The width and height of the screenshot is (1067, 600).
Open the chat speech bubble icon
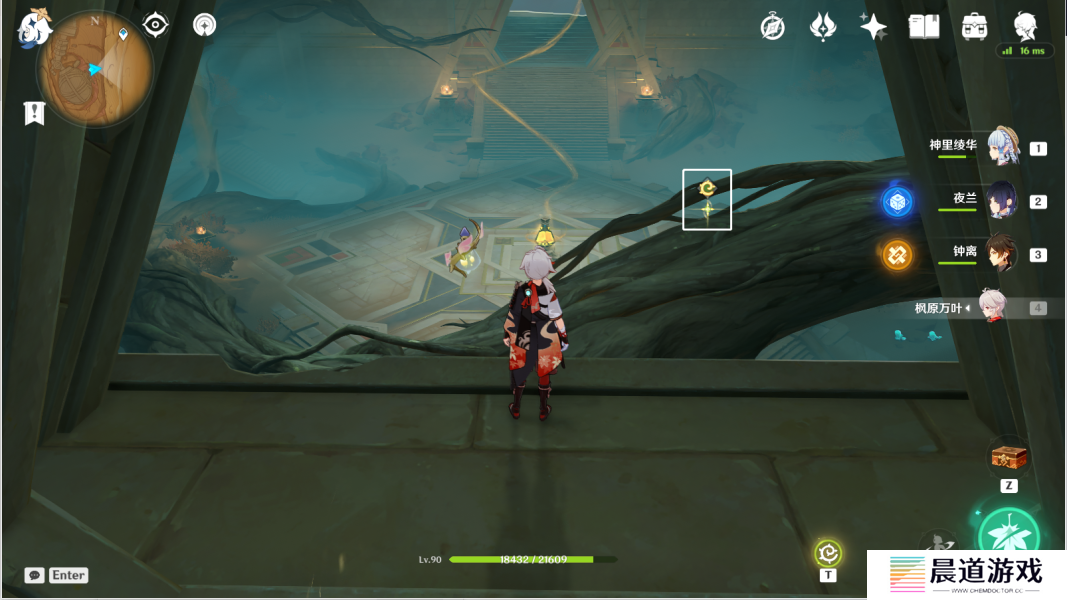pos(35,575)
